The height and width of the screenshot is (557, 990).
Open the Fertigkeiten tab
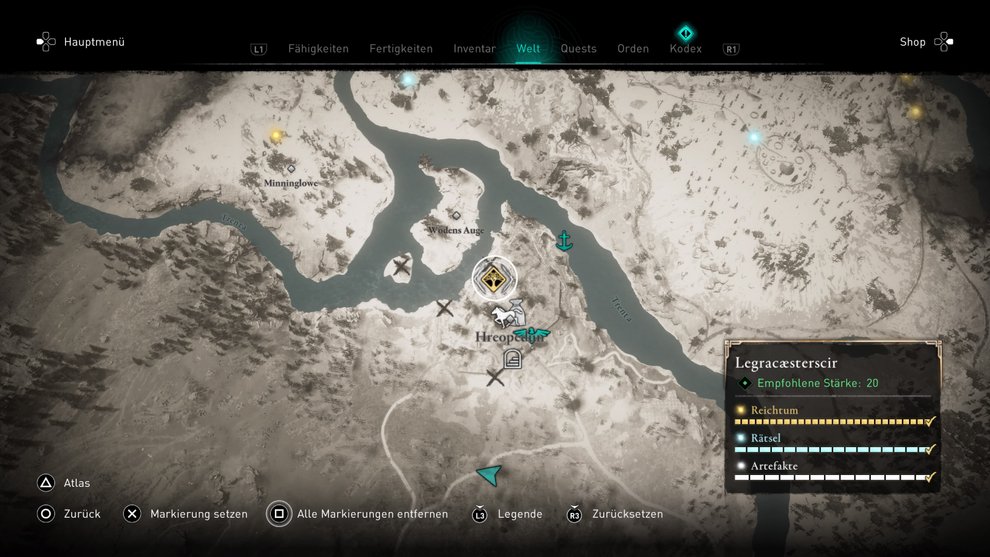[x=401, y=48]
